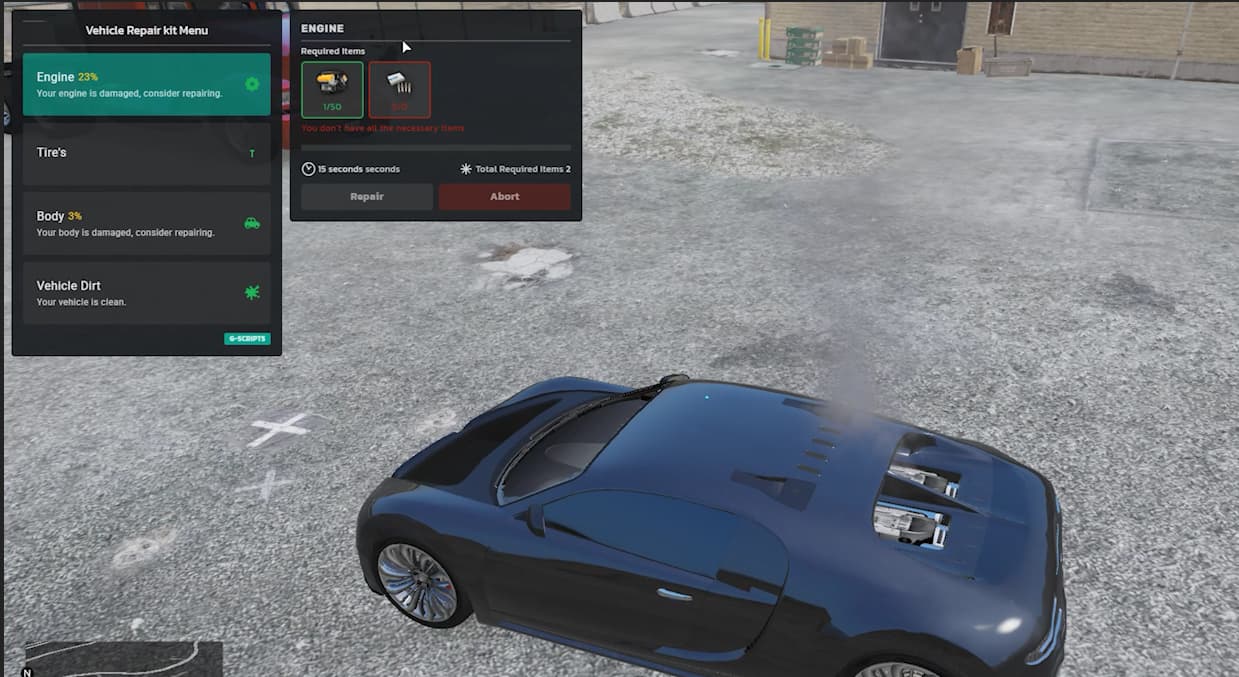1239x677 pixels.
Task: Select the green-bordered engine part item
Action: pos(332,90)
